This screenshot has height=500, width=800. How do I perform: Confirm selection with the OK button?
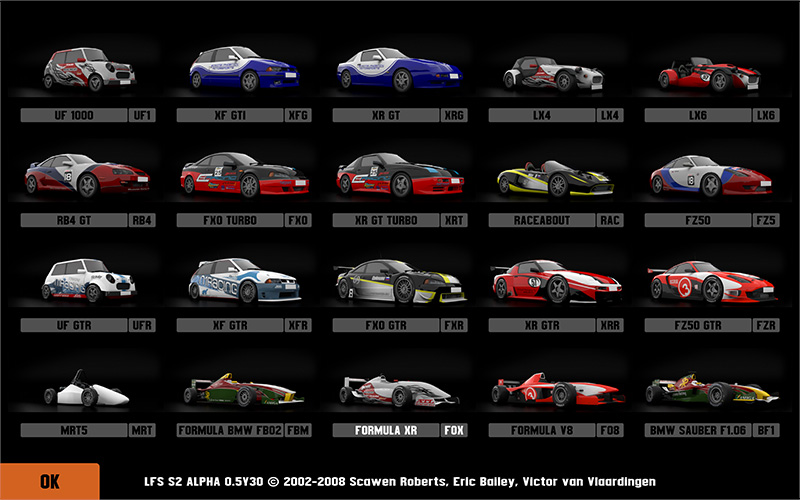(49, 481)
